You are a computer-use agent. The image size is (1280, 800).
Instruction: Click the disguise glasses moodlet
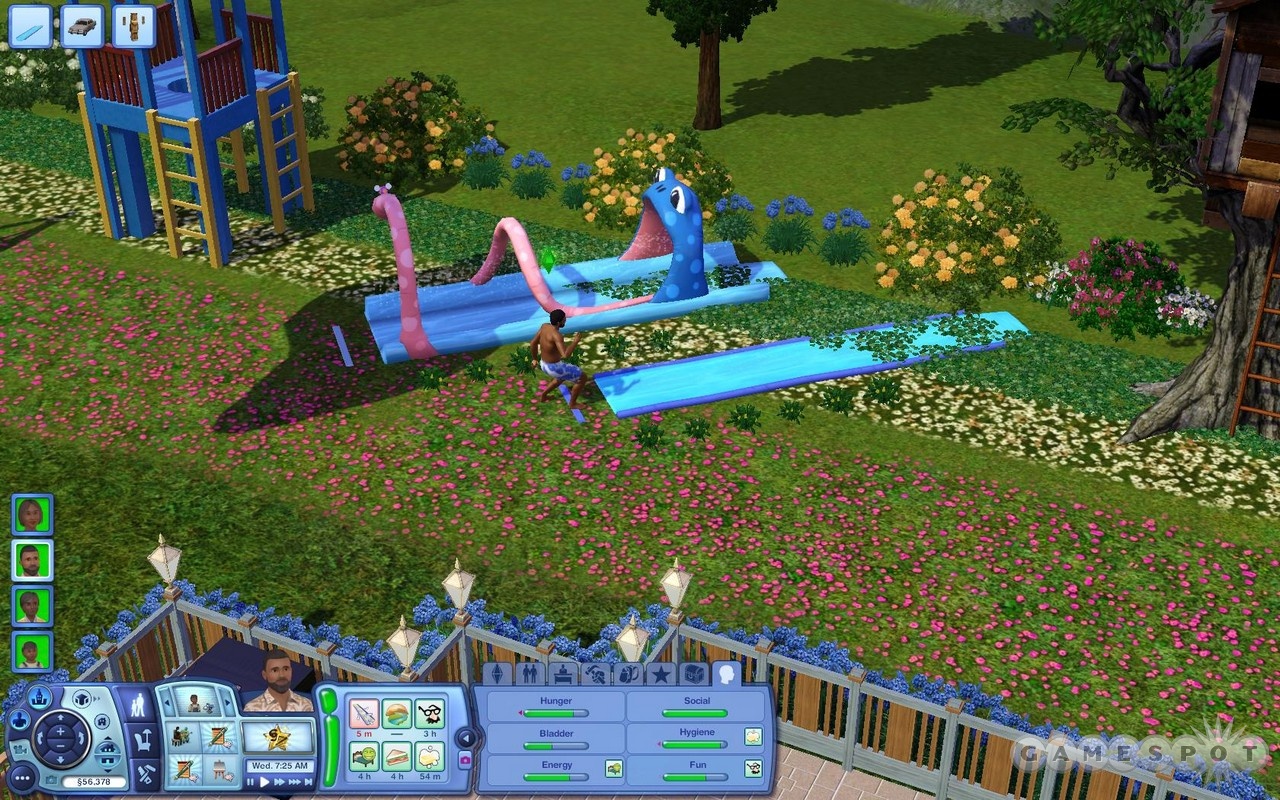coord(430,713)
